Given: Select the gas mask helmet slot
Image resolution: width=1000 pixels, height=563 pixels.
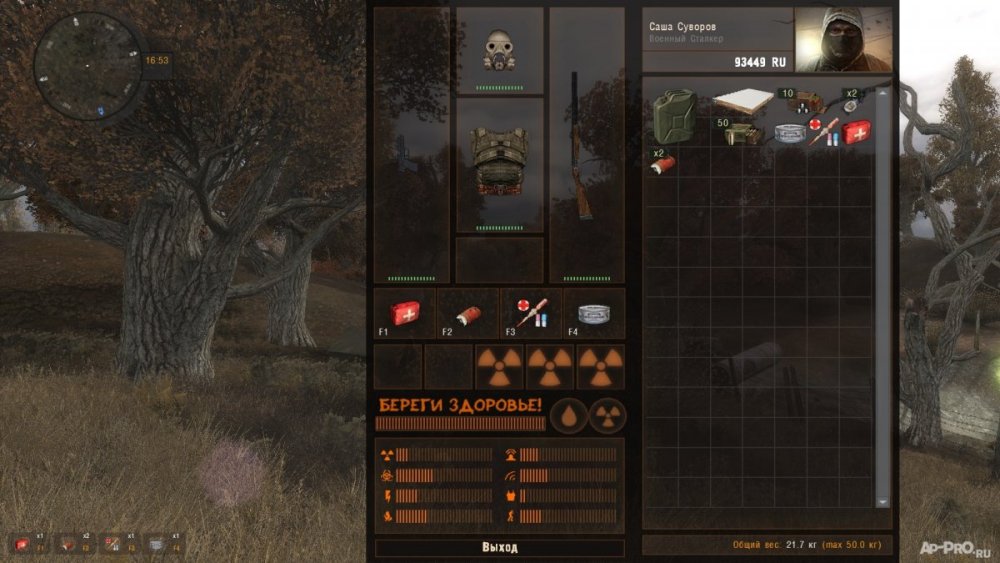Looking at the screenshot, I should click(499, 50).
